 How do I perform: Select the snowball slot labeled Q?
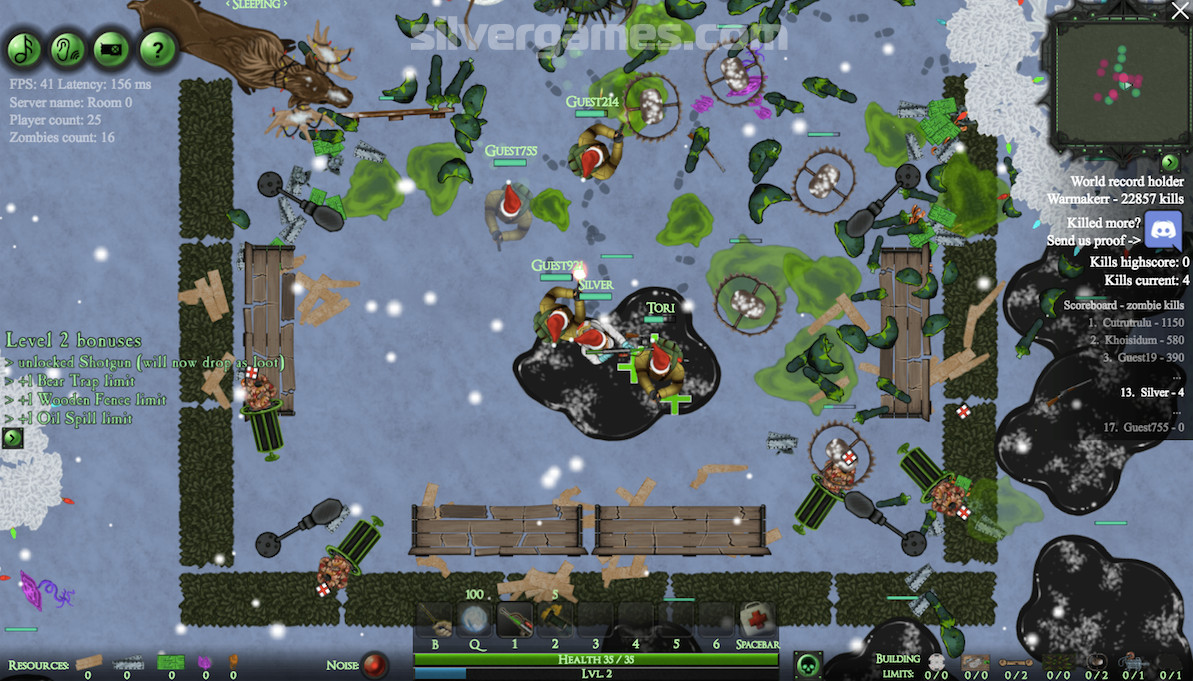pyautogui.click(x=475, y=620)
